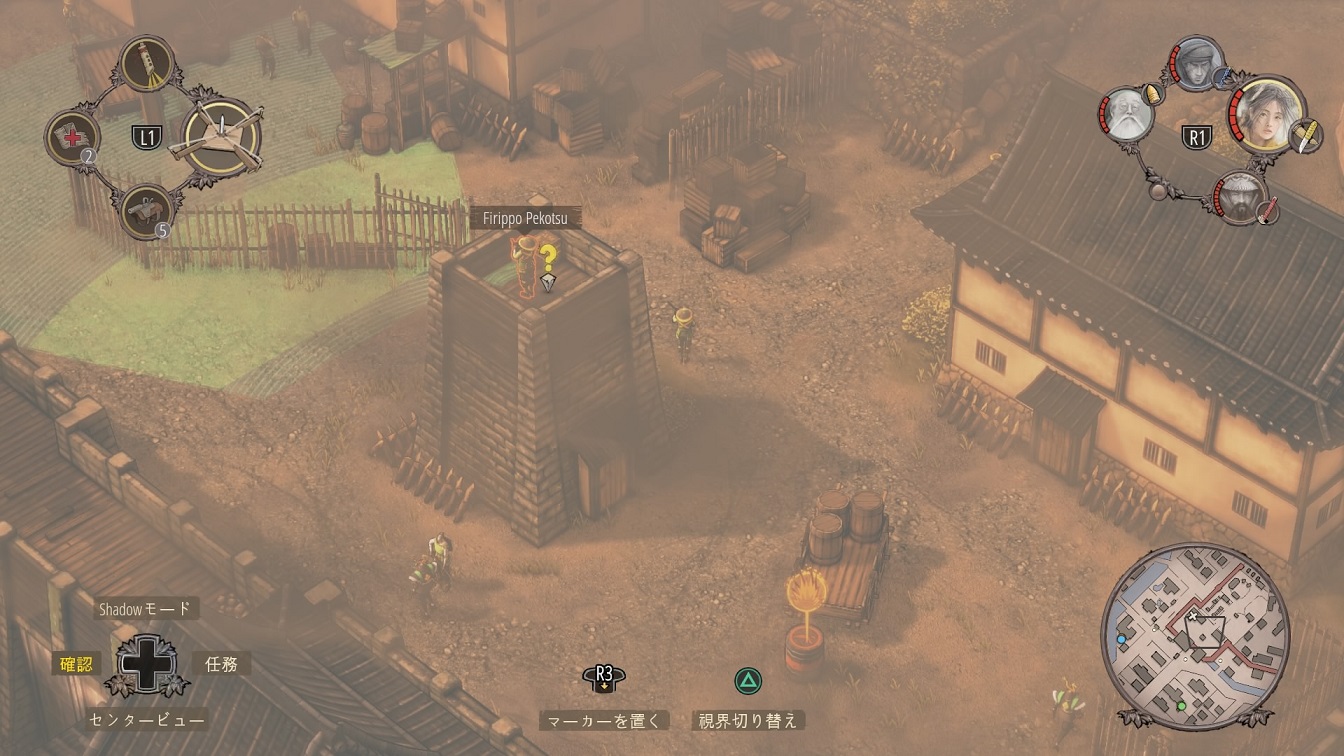1344x756 pixels.
Task: Select the sword trap ability icon
Action: point(221,138)
